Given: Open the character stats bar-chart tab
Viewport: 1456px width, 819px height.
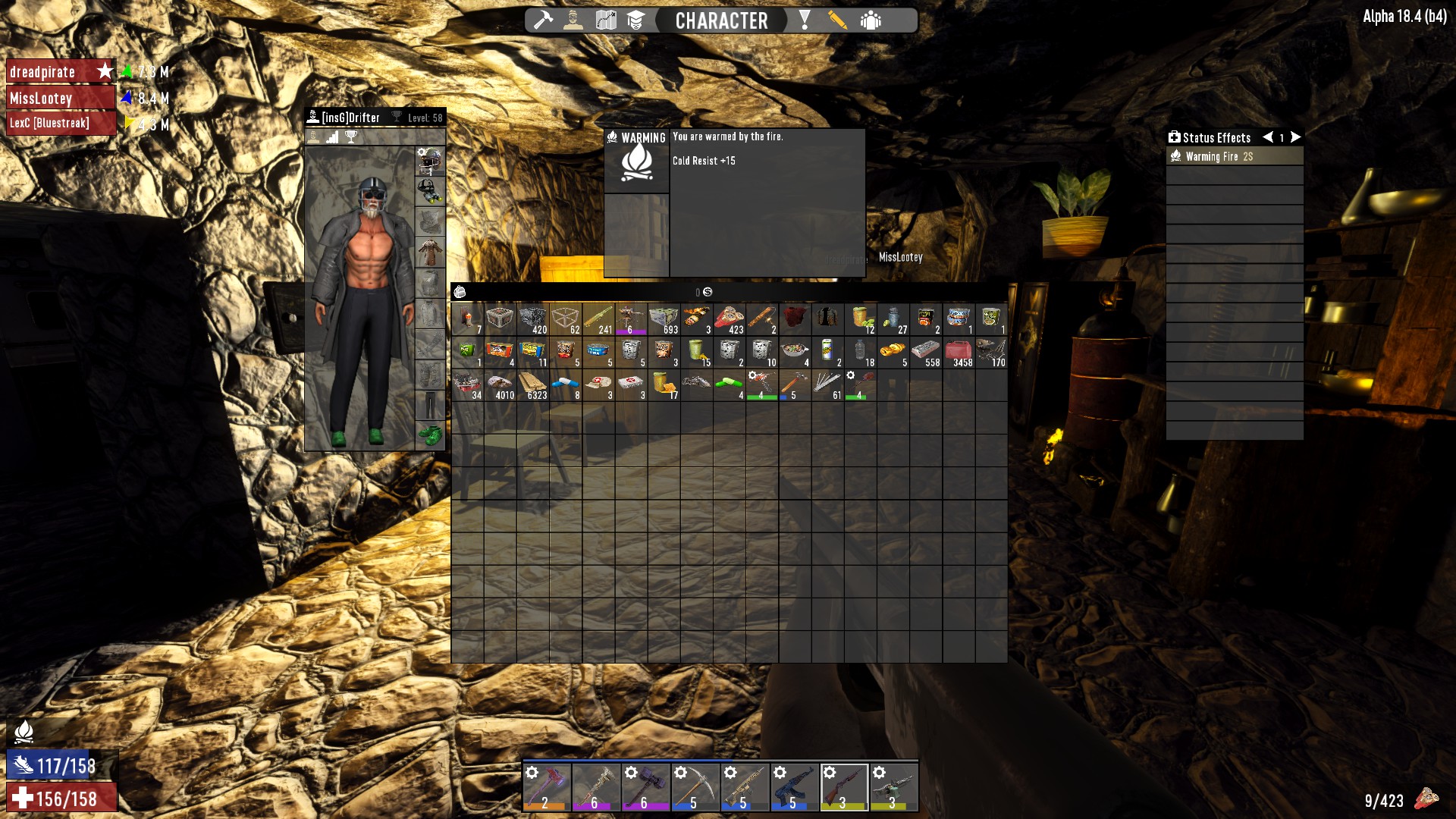Looking at the screenshot, I should pyautogui.click(x=332, y=137).
